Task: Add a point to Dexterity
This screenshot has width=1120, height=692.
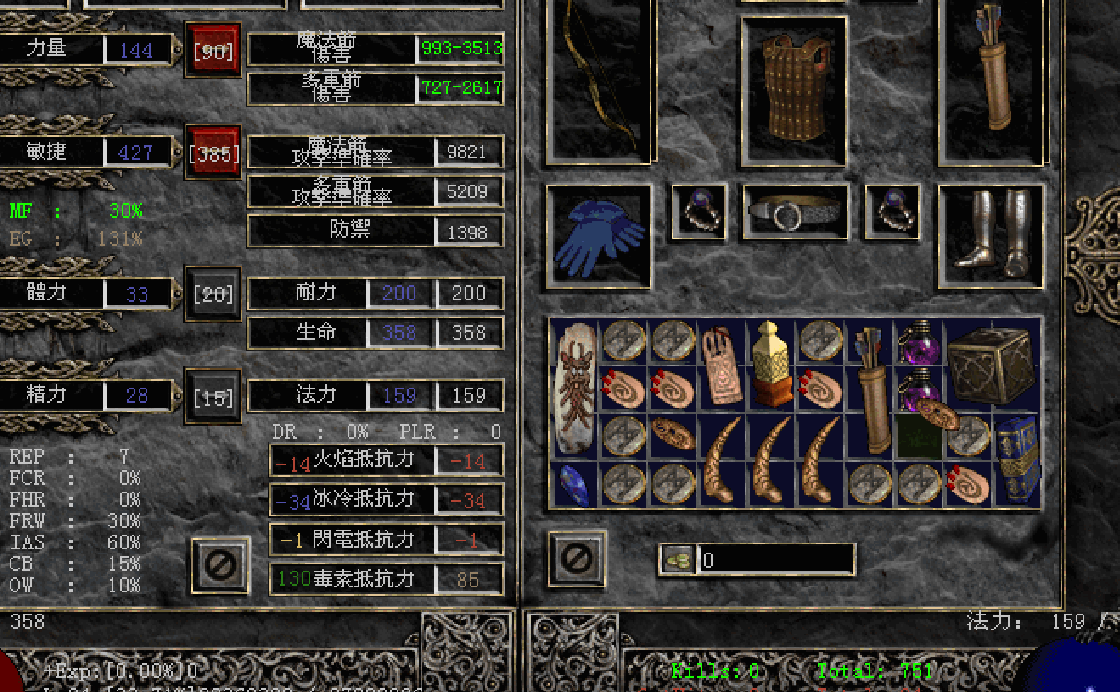Action: coord(213,153)
